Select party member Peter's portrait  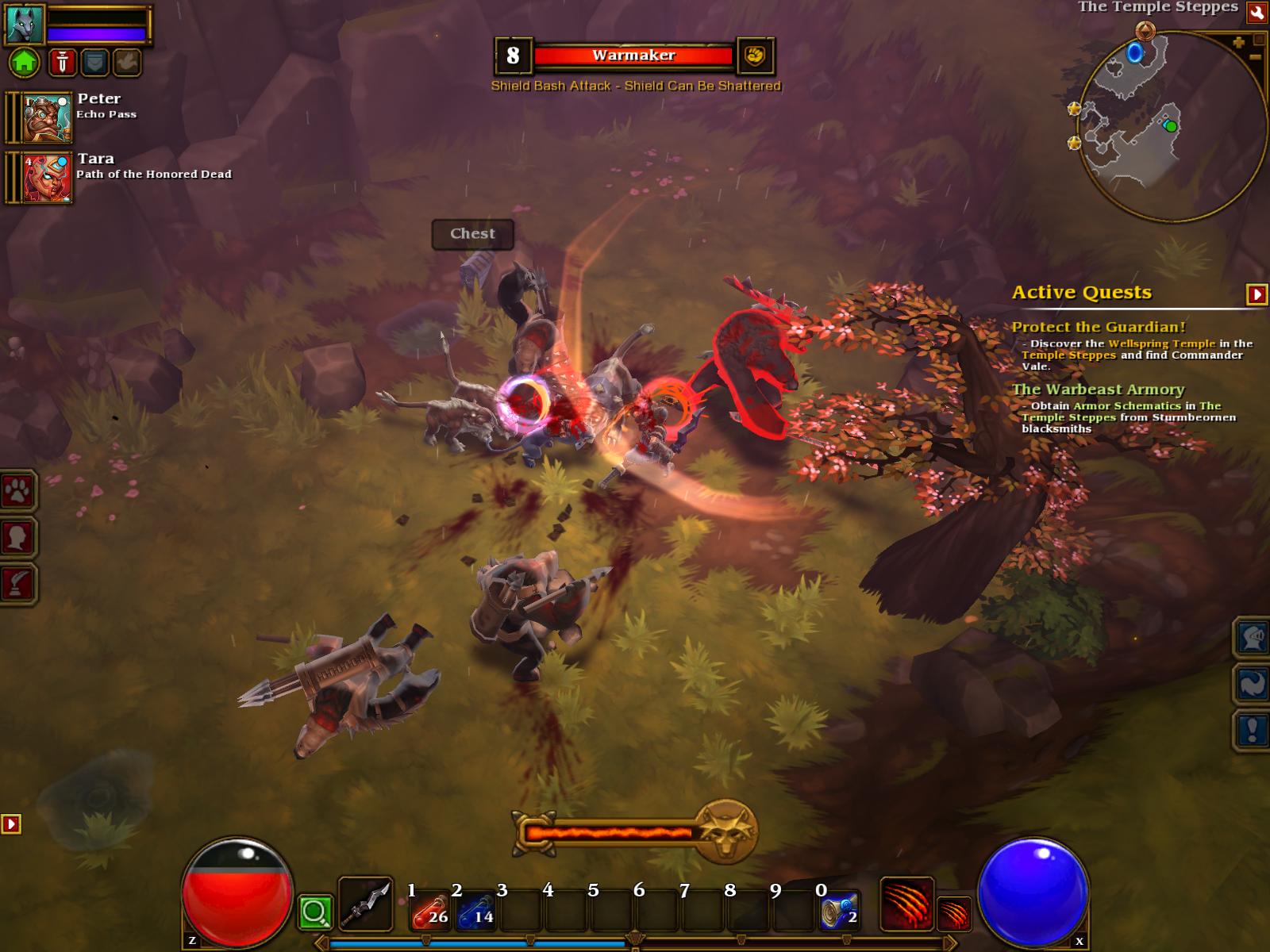[47, 117]
